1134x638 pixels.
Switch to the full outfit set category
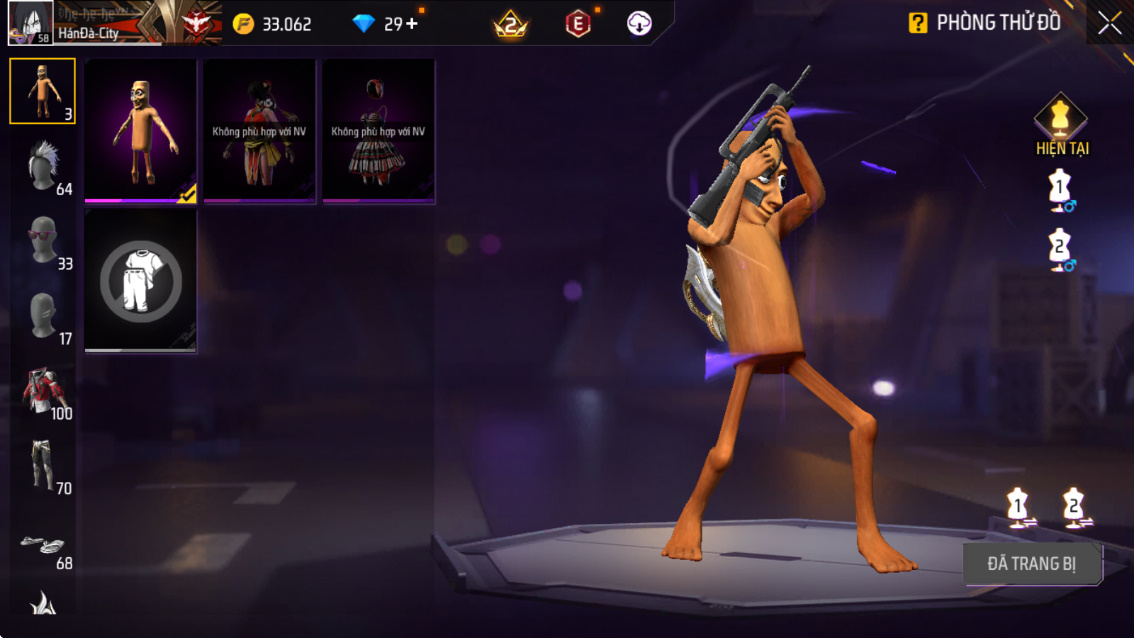pos(42,91)
